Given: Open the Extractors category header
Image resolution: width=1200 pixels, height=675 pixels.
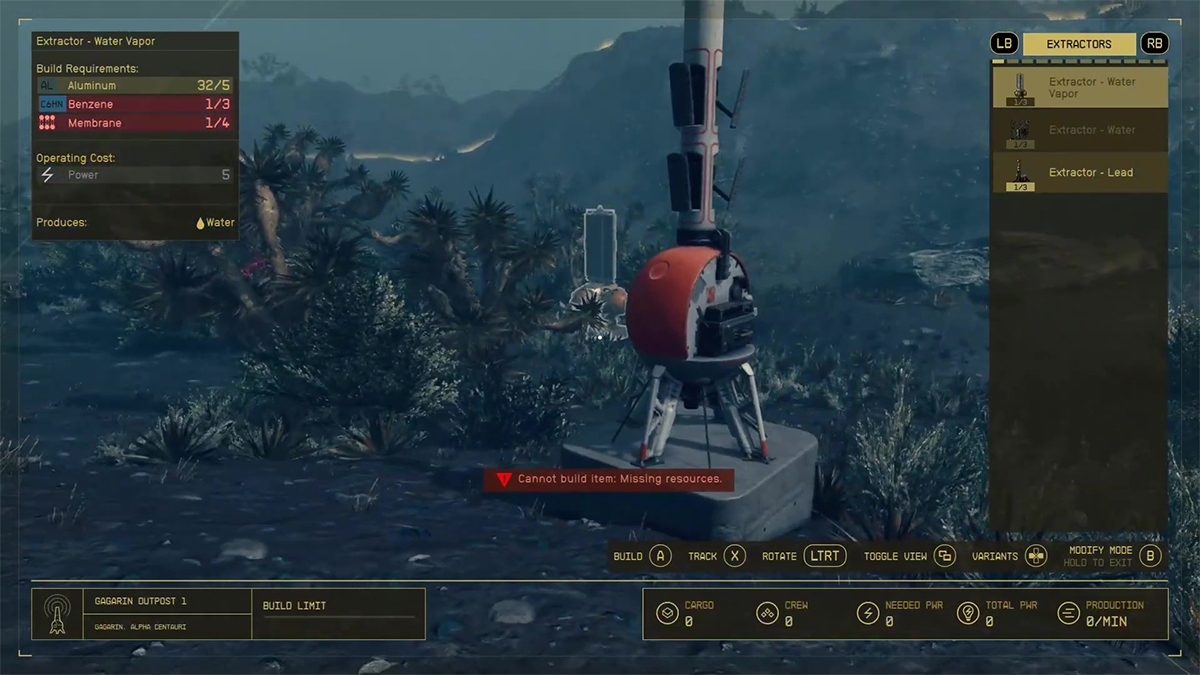Looking at the screenshot, I should pos(1079,44).
